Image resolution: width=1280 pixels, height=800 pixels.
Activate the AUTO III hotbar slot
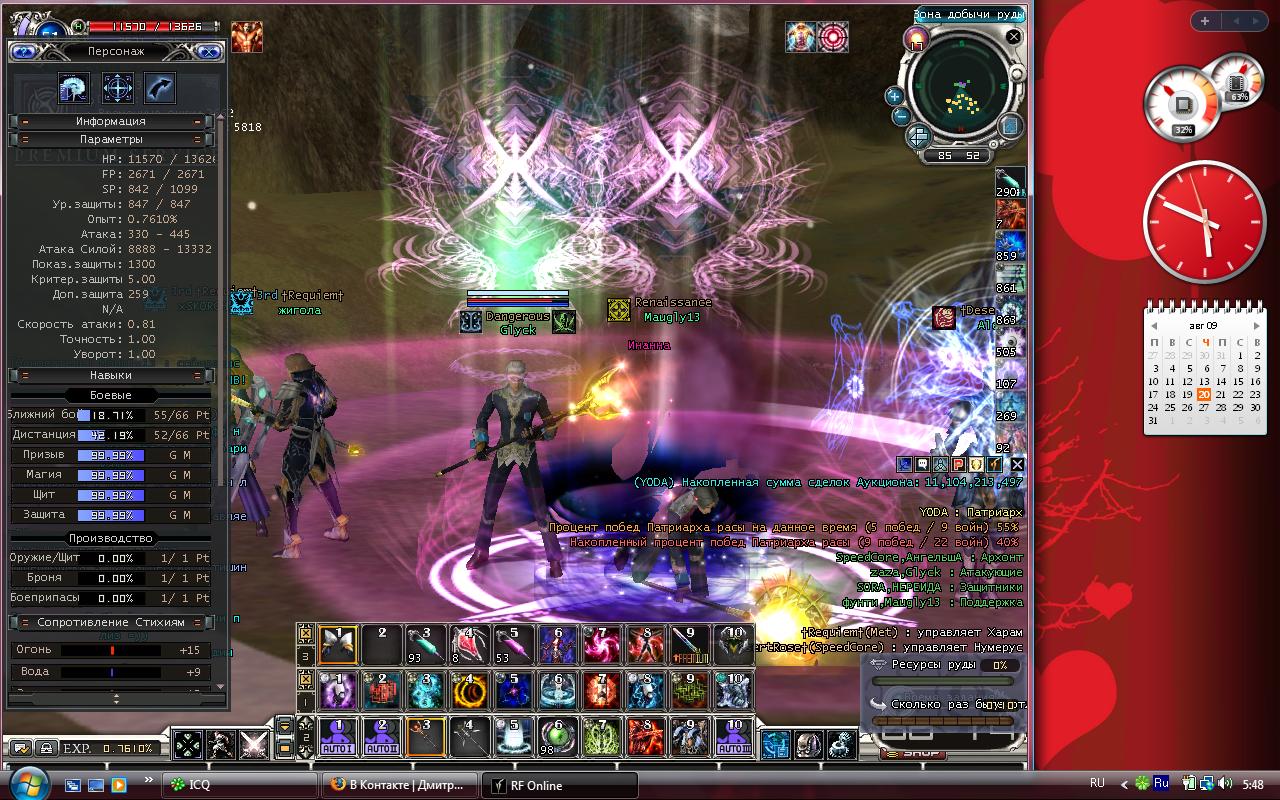click(733, 738)
